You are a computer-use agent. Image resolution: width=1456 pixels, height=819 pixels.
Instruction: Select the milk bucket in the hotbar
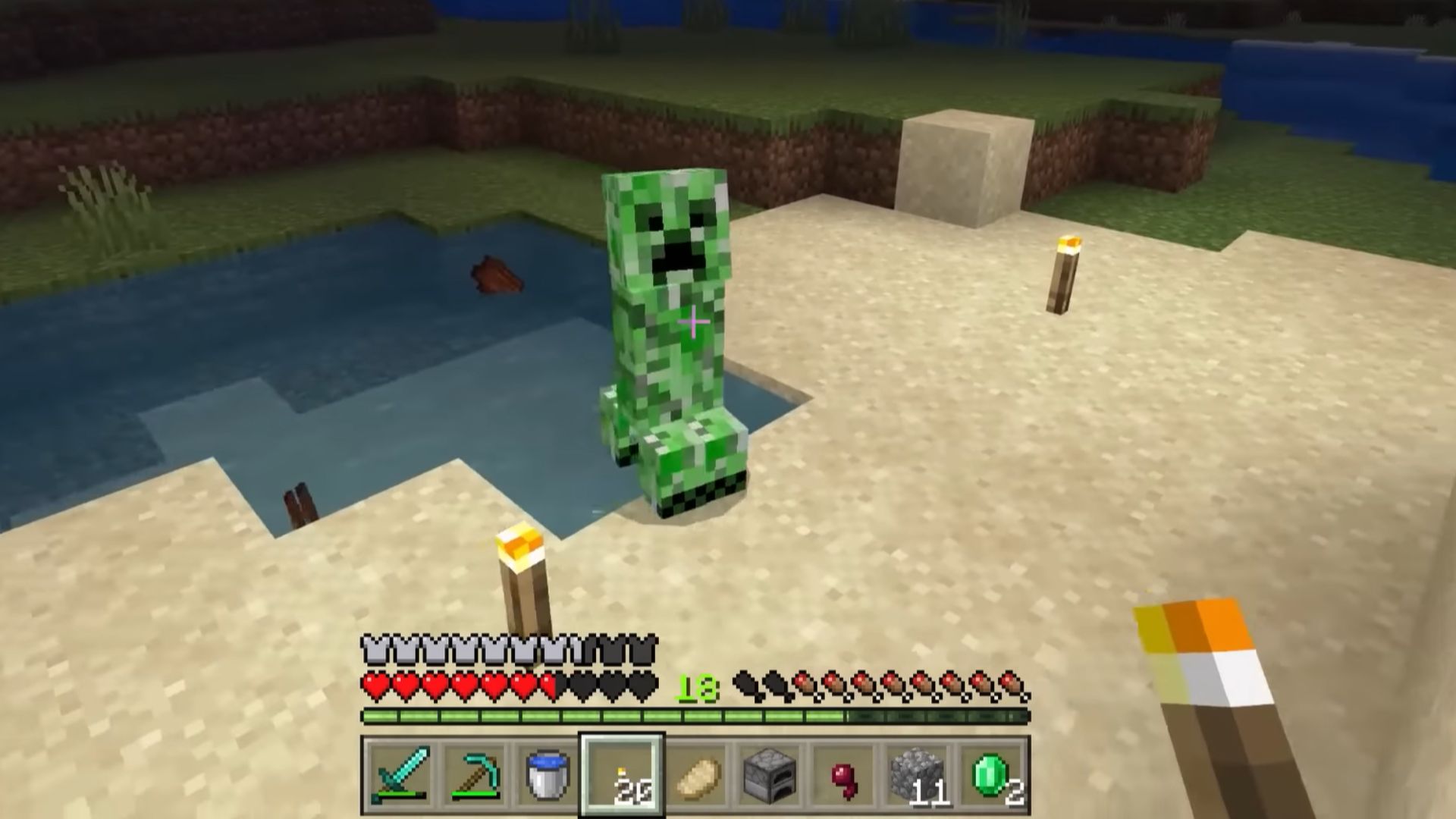coord(548,771)
